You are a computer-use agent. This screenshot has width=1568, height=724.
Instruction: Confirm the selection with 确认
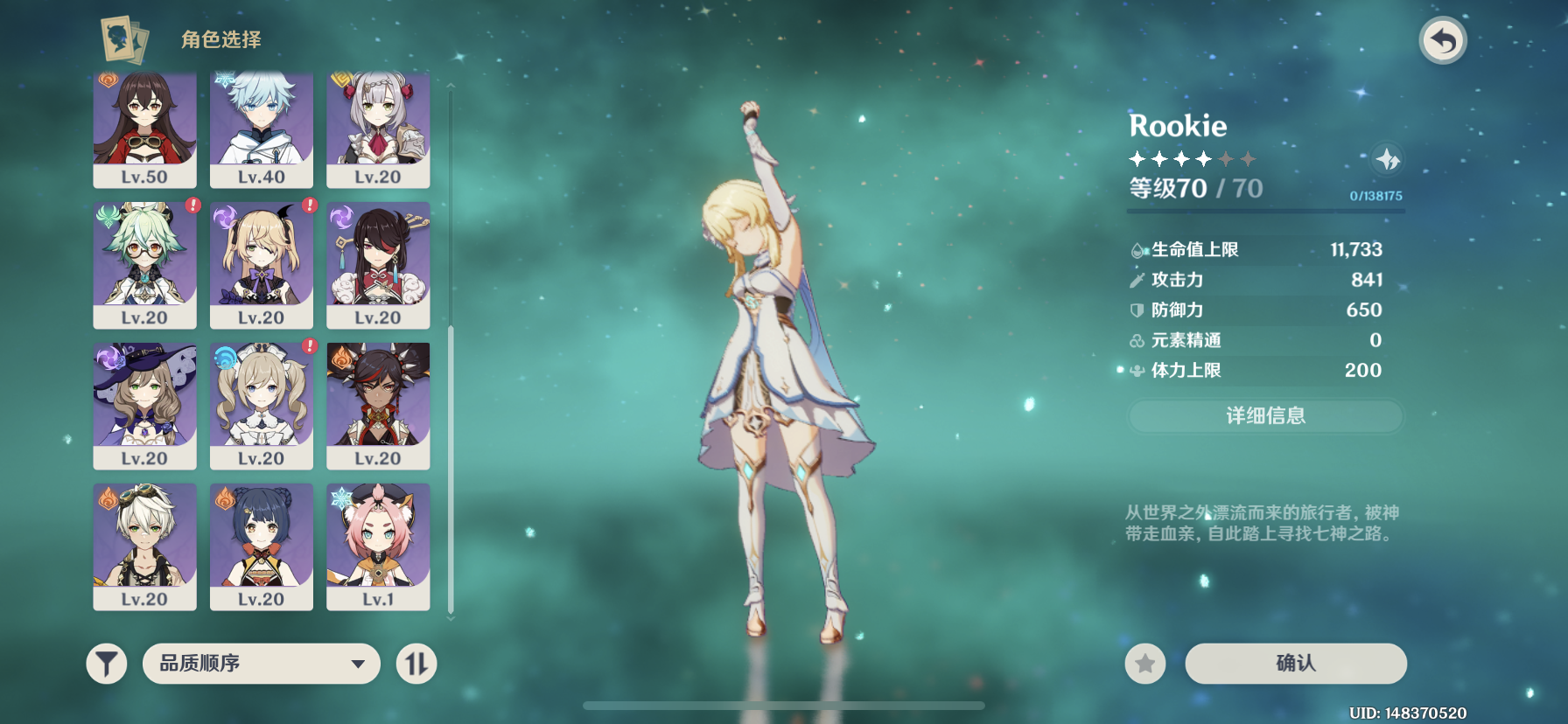1295,664
